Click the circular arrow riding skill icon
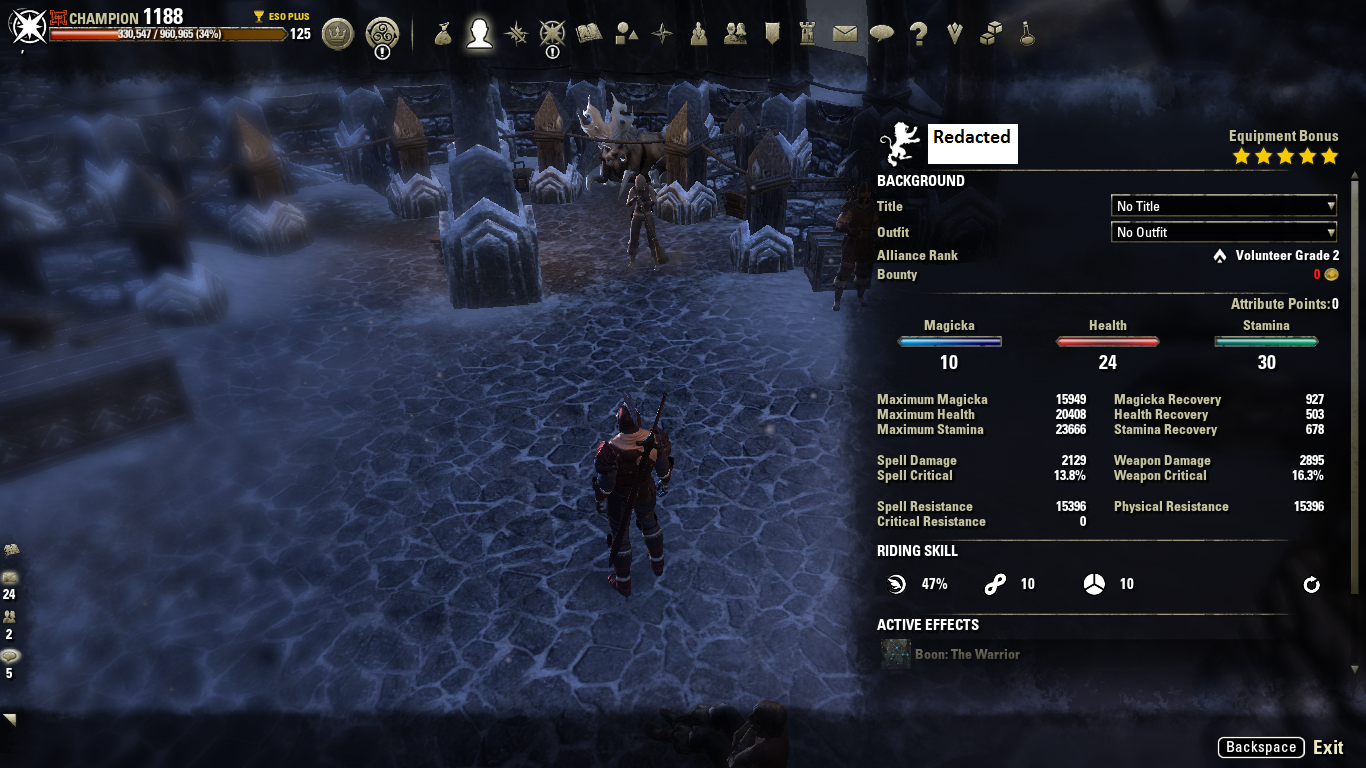Viewport: 1366px width, 768px height. coord(1311,584)
